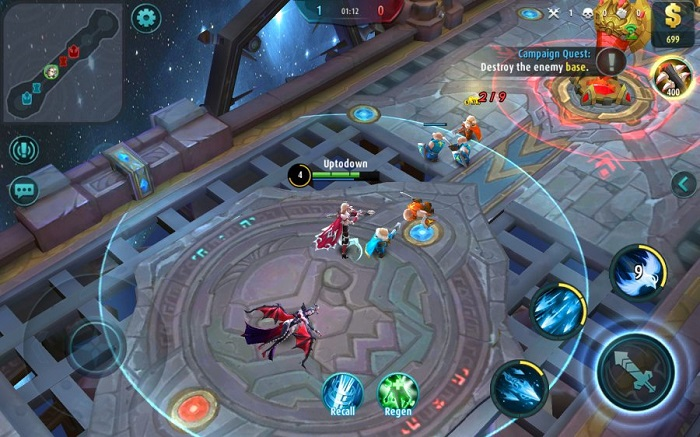The width and height of the screenshot is (700, 437).
Task: Click the lane minimap
Action: (62, 62)
